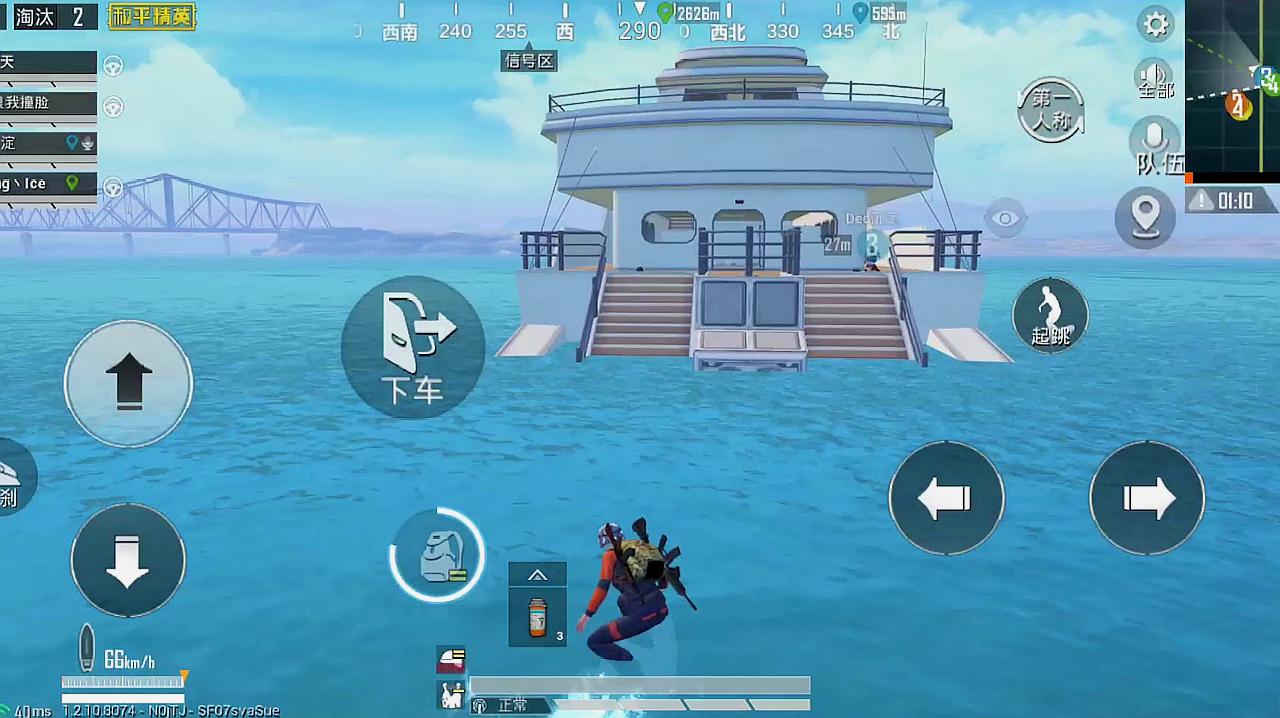Switch view with 第一人称 button
The width and height of the screenshot is (1280, 718).
[1051, 110]
